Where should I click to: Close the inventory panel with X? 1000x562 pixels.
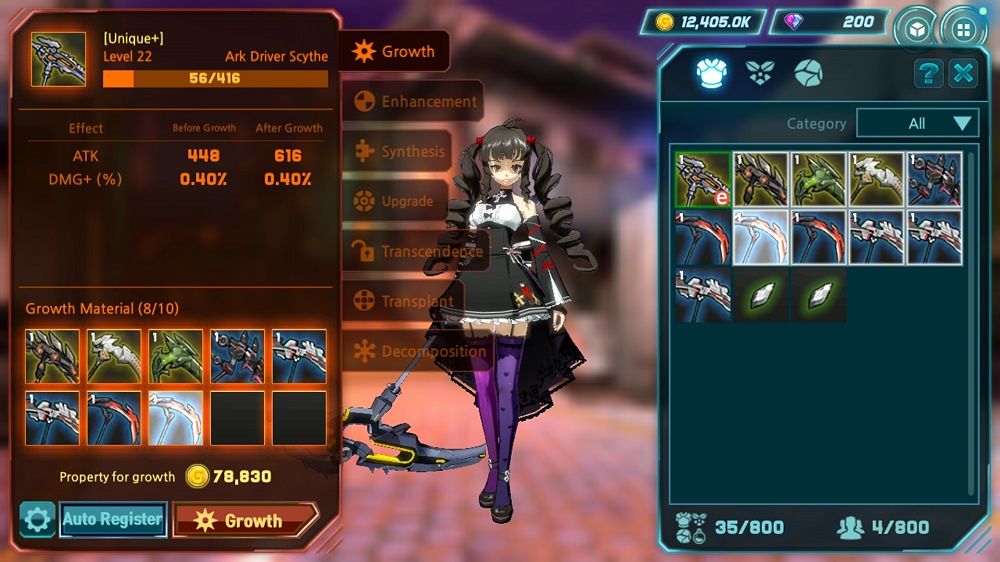[x=963, y=73]
